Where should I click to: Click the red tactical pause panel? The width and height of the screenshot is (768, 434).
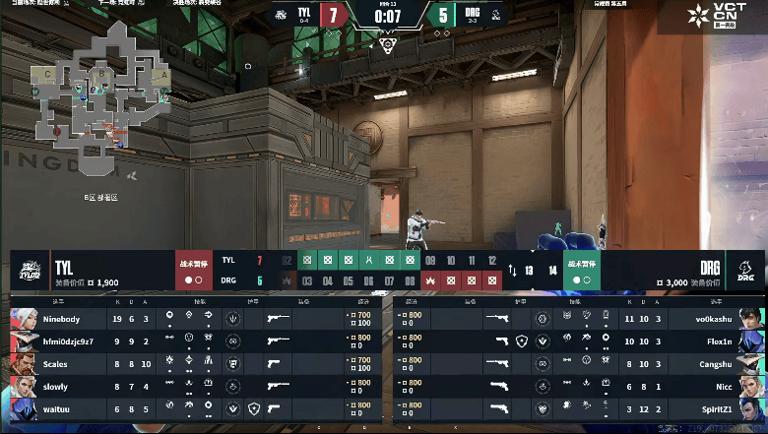click(x=193, y=270)
